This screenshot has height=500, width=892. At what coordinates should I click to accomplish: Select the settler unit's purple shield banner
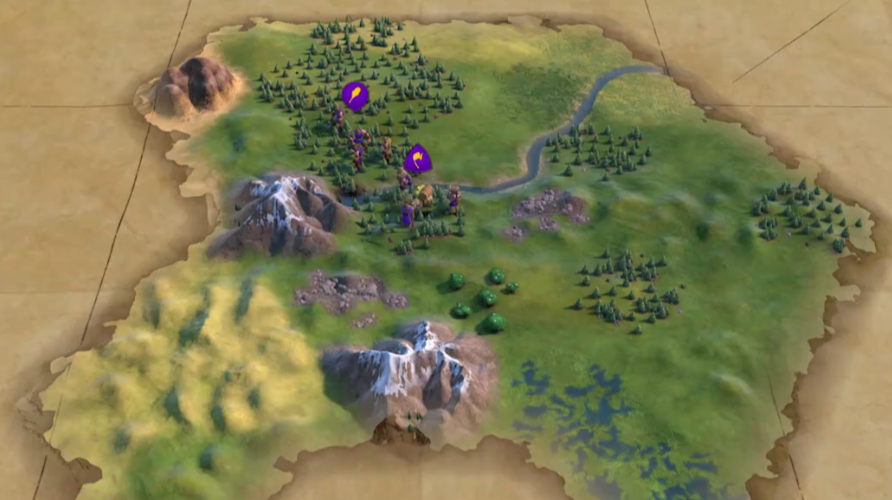point(417,159)
